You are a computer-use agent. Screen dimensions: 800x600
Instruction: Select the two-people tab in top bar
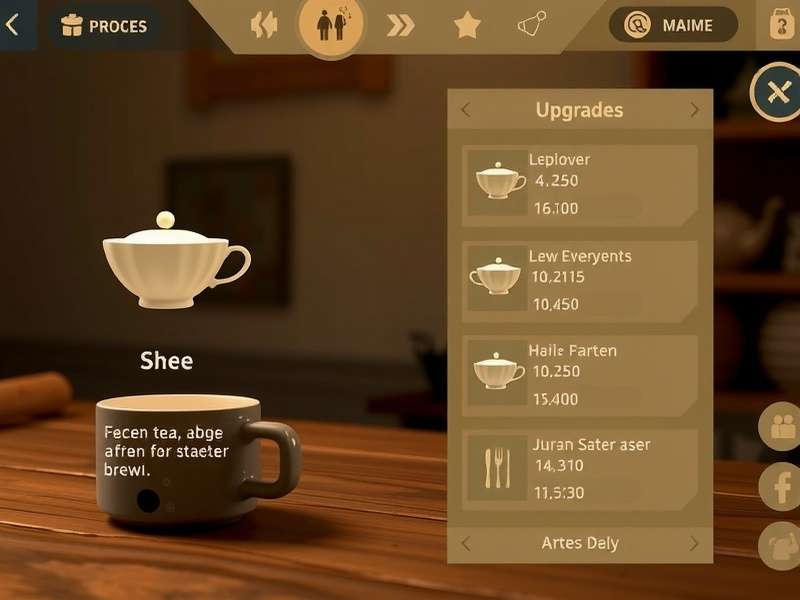click(x=331, y=26)
